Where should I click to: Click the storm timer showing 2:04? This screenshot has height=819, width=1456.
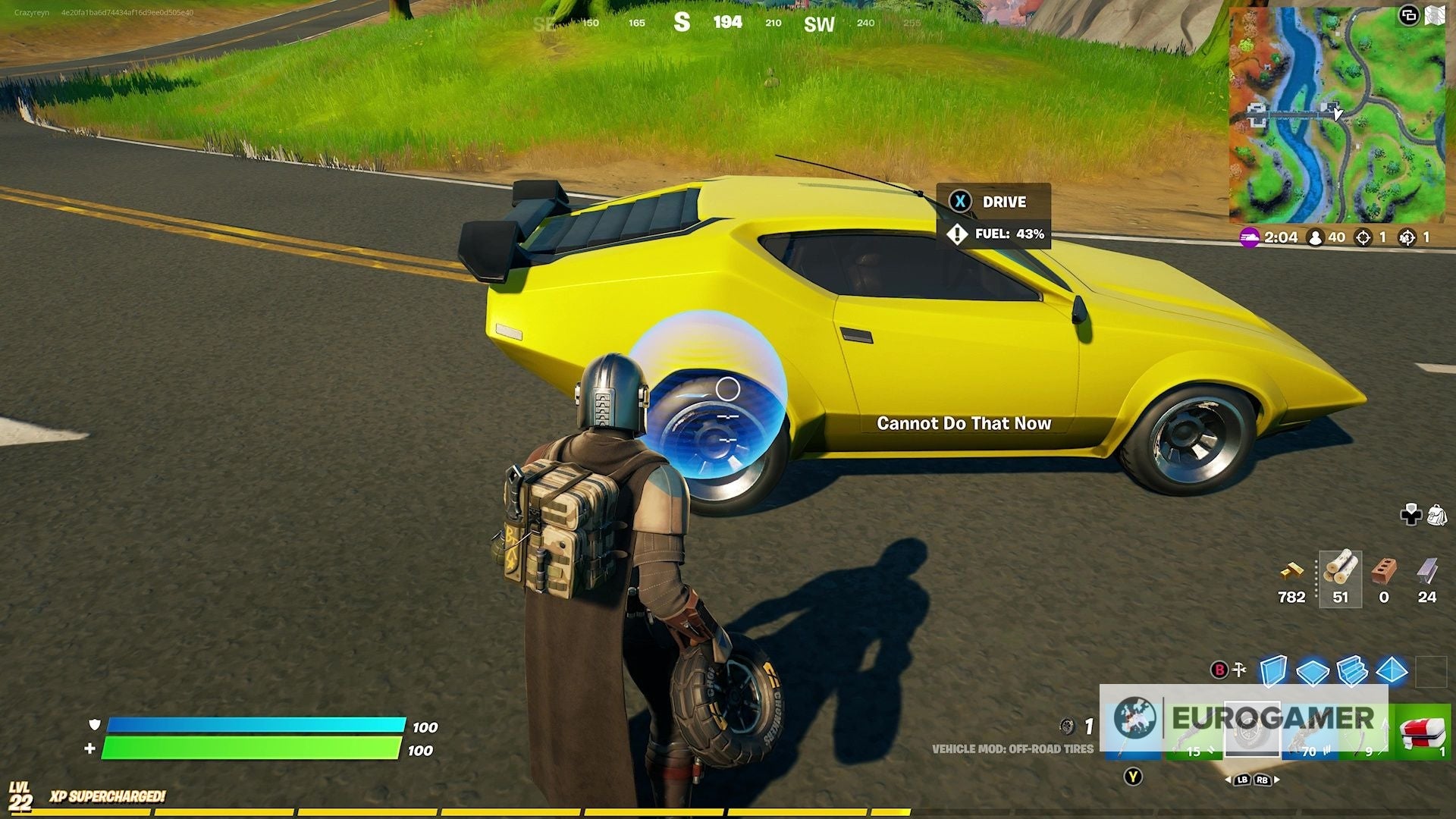1280,237
